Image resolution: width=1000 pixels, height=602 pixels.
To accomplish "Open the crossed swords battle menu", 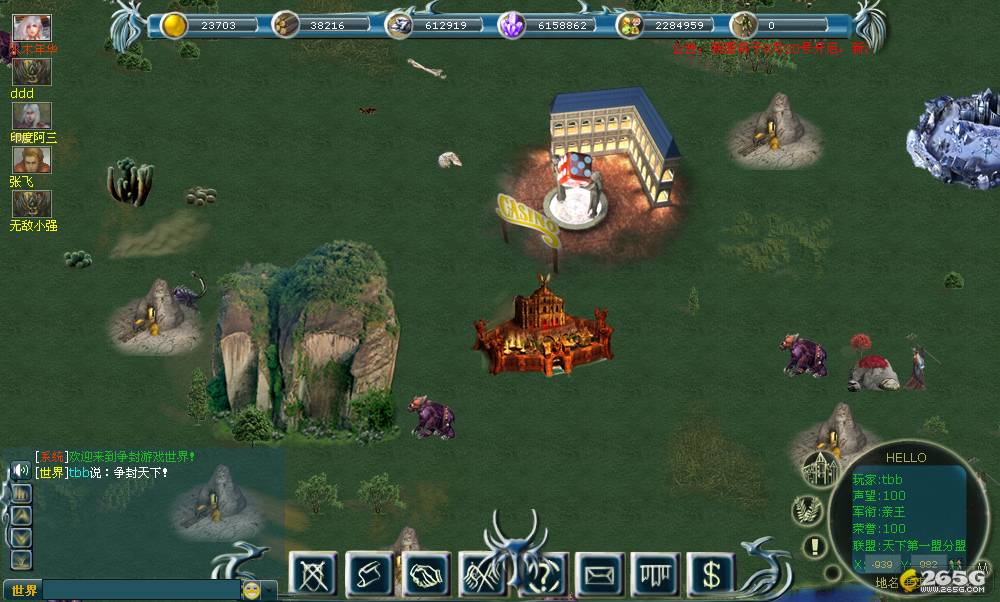I will (312, 574).
